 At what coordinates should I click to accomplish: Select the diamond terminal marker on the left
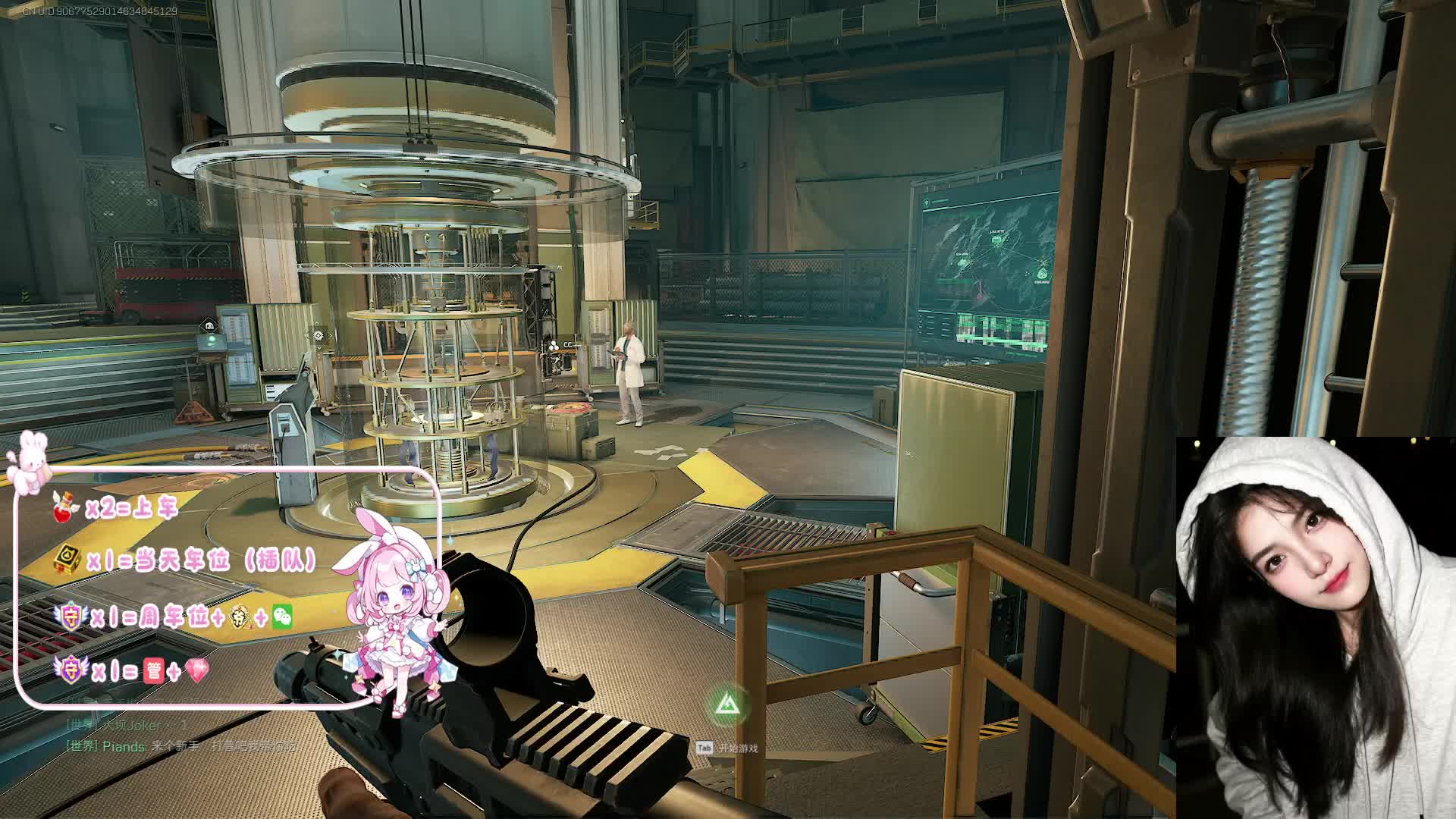pos(209,325)
